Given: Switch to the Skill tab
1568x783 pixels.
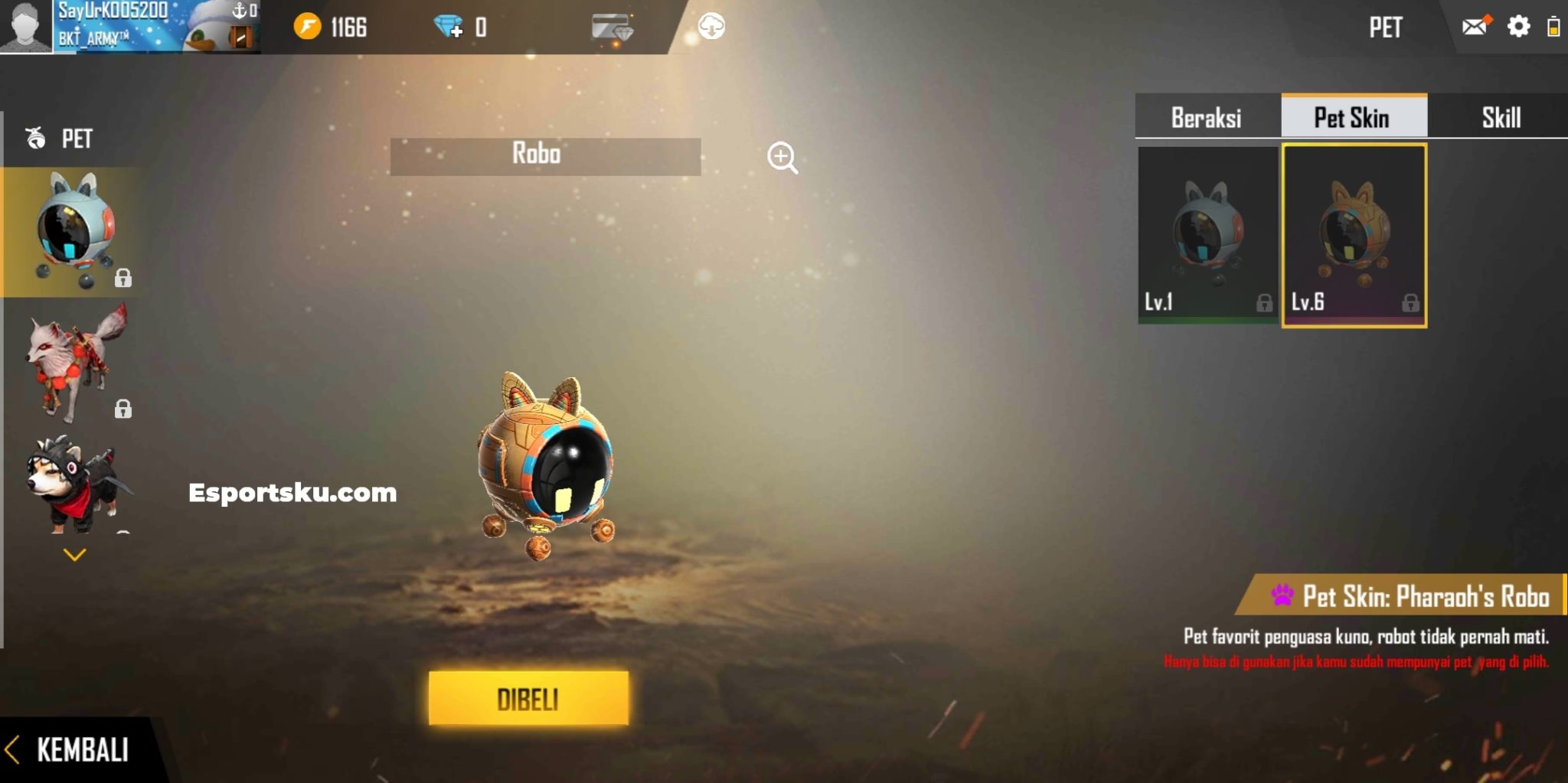Looking at the screenshot, I should 1499,116.
